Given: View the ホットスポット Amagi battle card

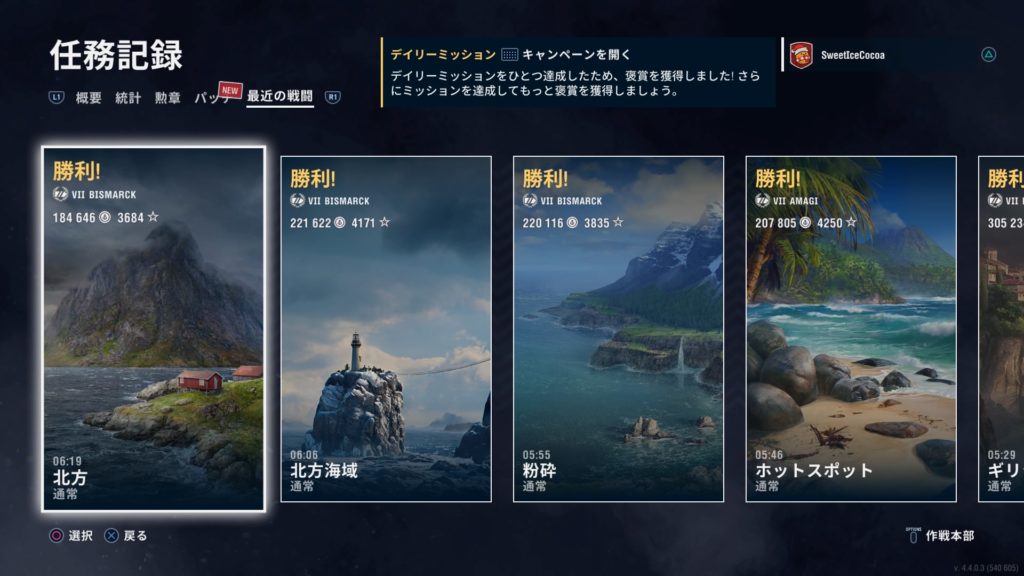Looking at the screenshot, I should tap(851, 329).
